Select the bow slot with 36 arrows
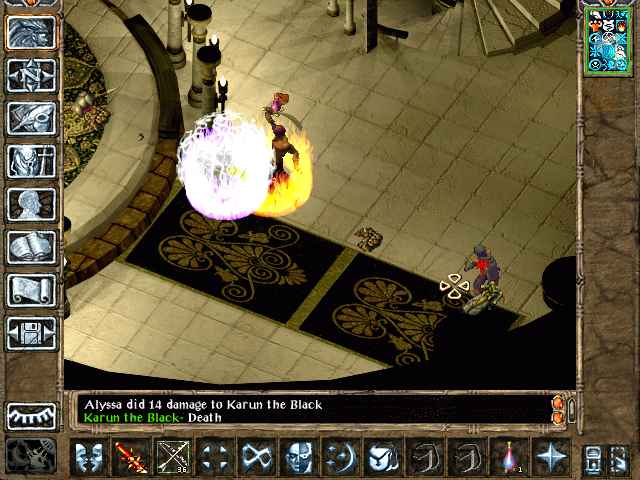 coord(172,457)
